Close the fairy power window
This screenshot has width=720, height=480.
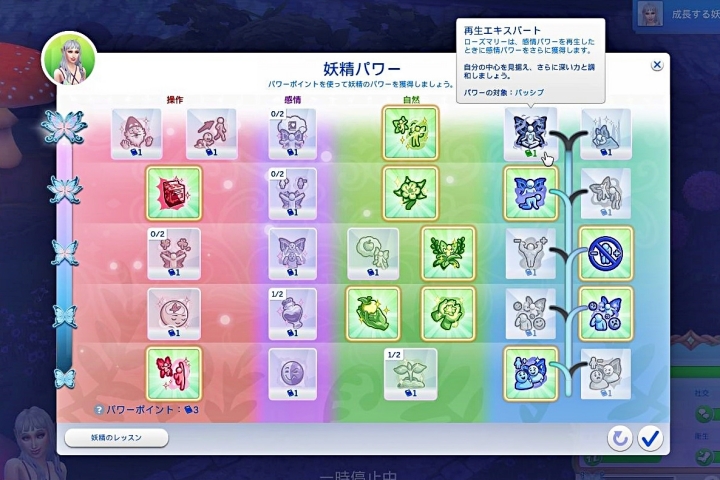(657, 65)
